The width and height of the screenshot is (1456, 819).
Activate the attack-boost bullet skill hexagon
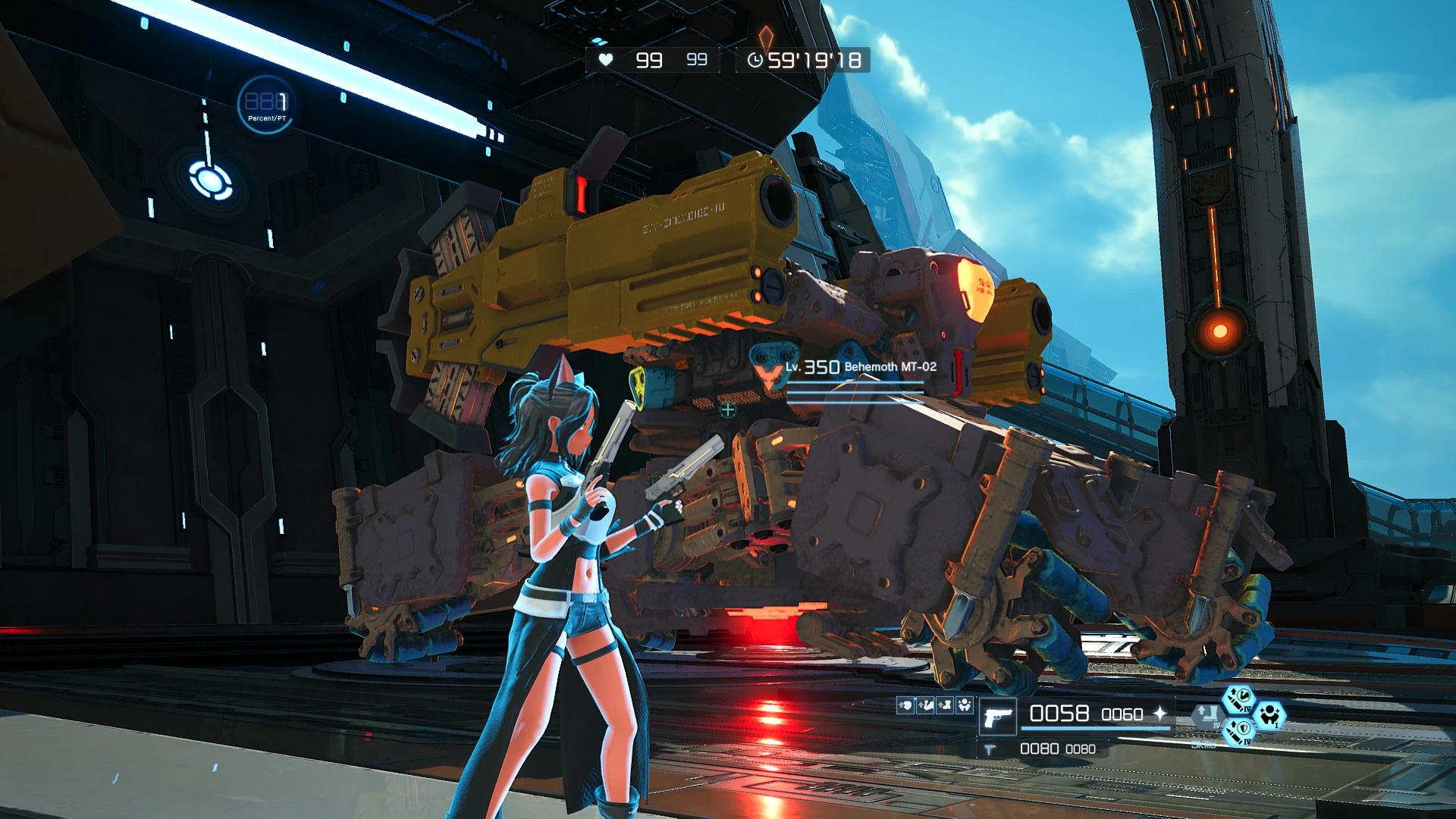pyautogui.click(x=1238, y=699)
